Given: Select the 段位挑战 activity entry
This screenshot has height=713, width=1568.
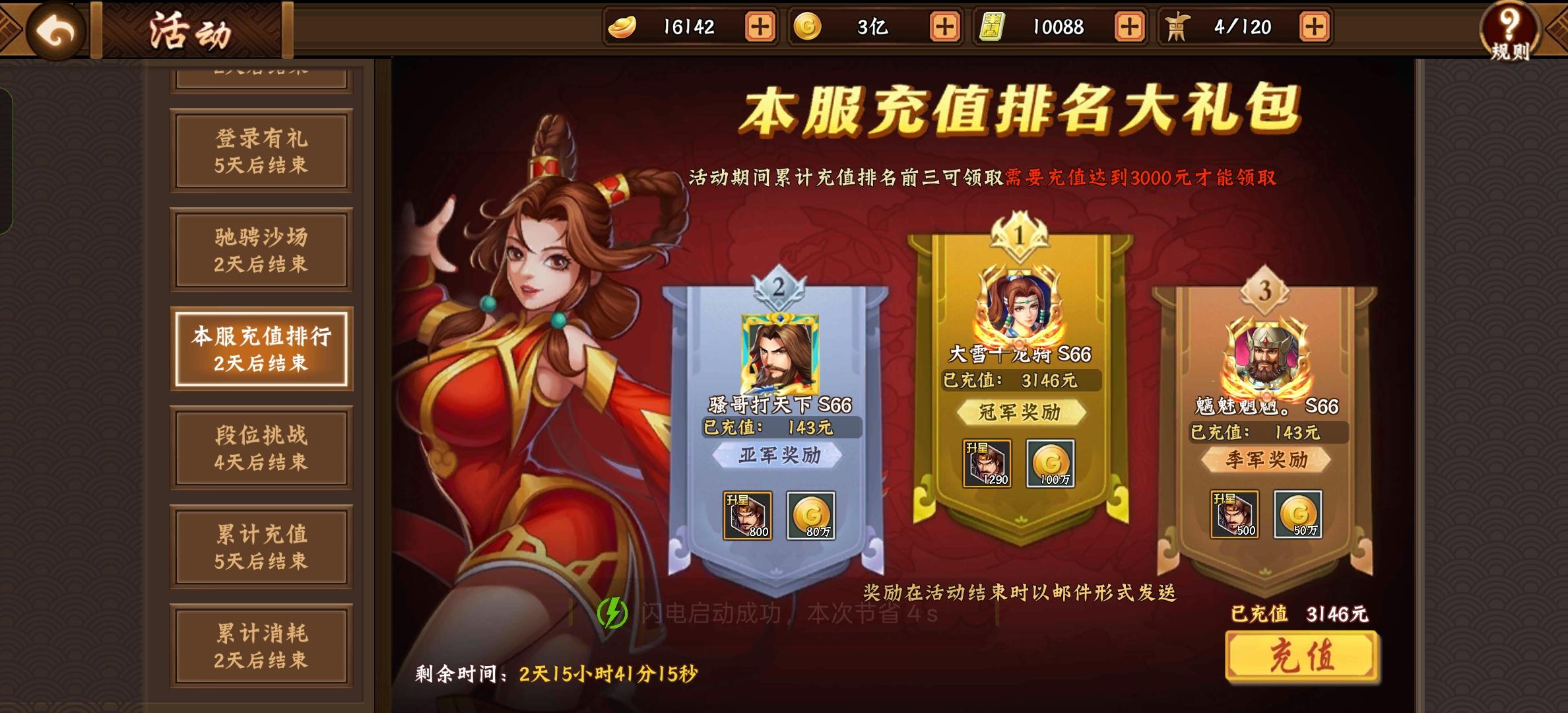Looking at the screenshot, I should tap(261, 448).
